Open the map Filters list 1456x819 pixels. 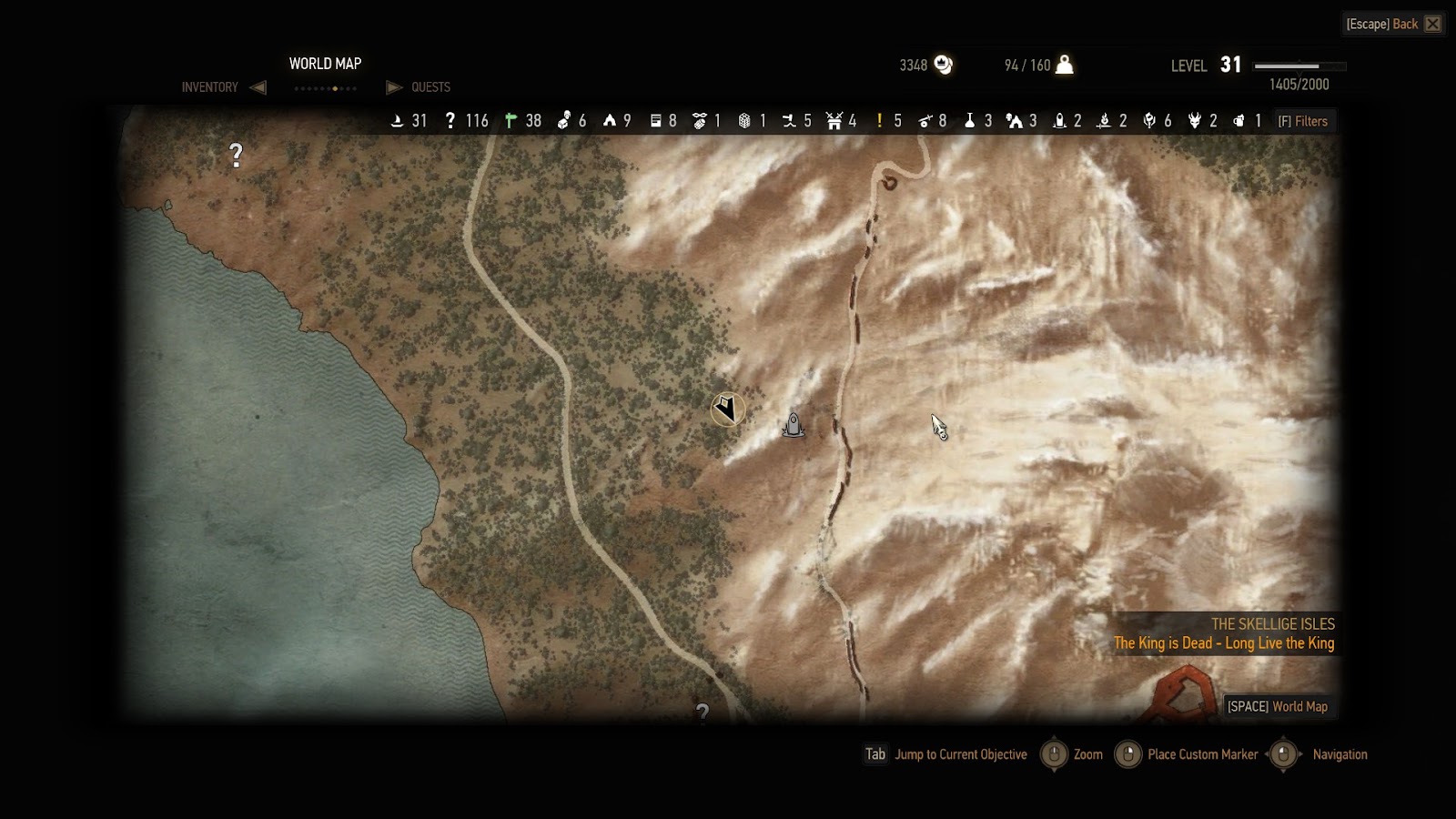coord(1303,121)
